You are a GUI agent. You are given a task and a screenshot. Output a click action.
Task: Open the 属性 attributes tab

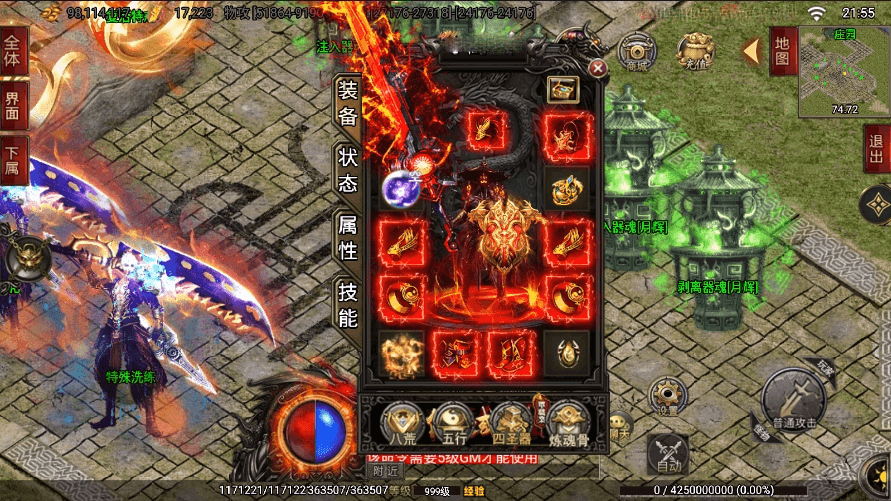(347, 237)
